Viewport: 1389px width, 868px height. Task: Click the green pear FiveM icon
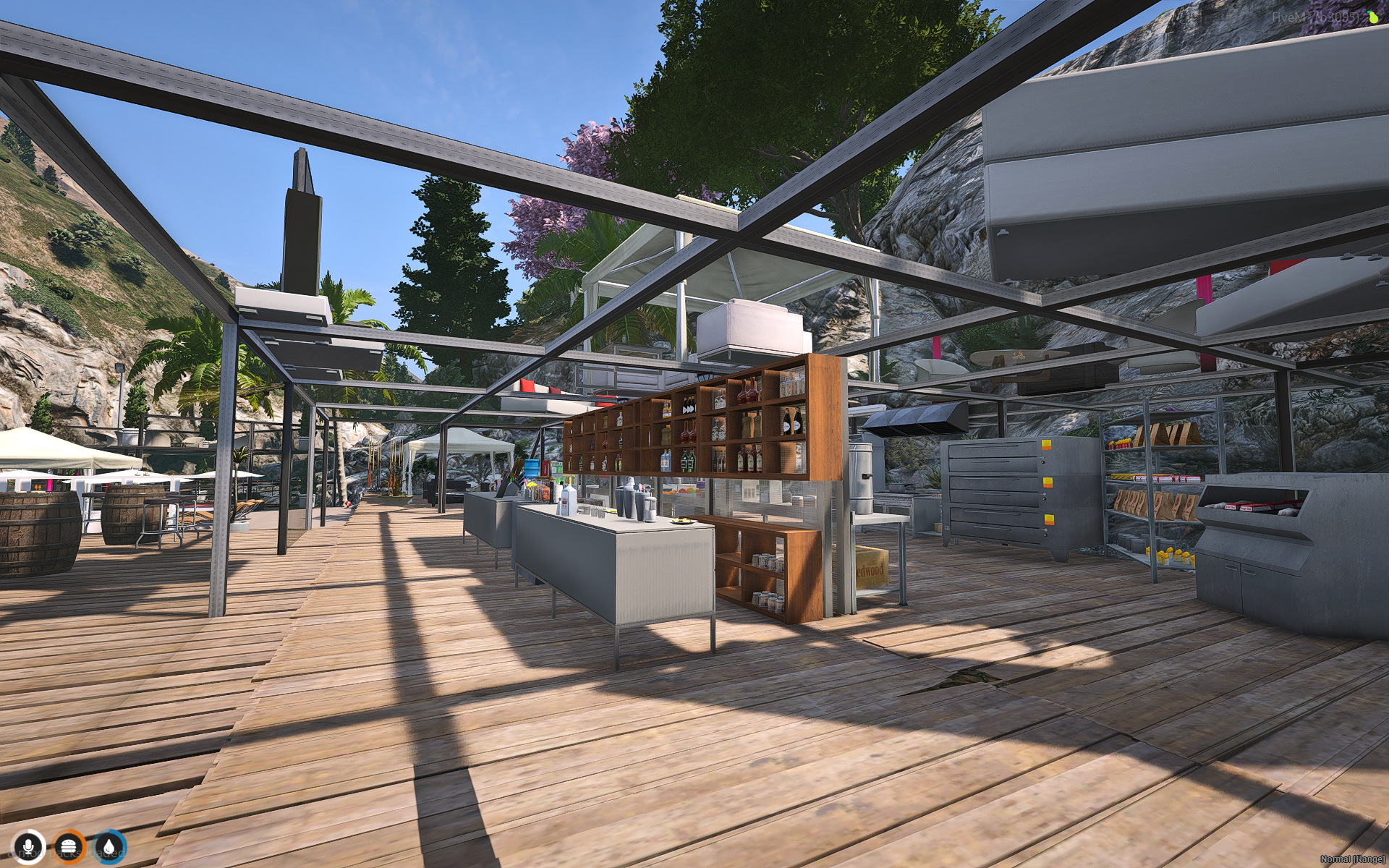point(1372,17)
